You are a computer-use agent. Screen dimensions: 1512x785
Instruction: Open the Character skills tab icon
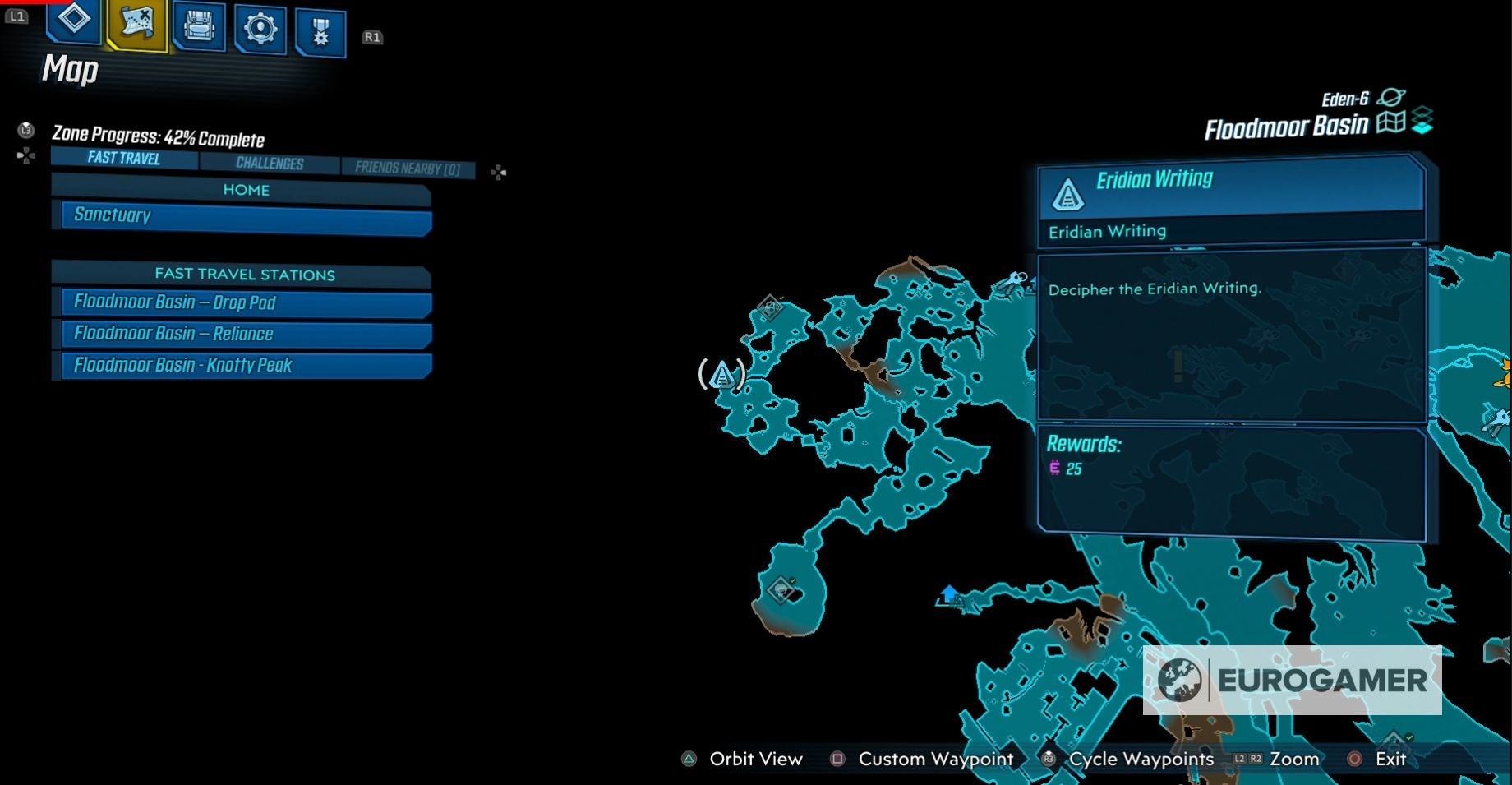(72, 25)
